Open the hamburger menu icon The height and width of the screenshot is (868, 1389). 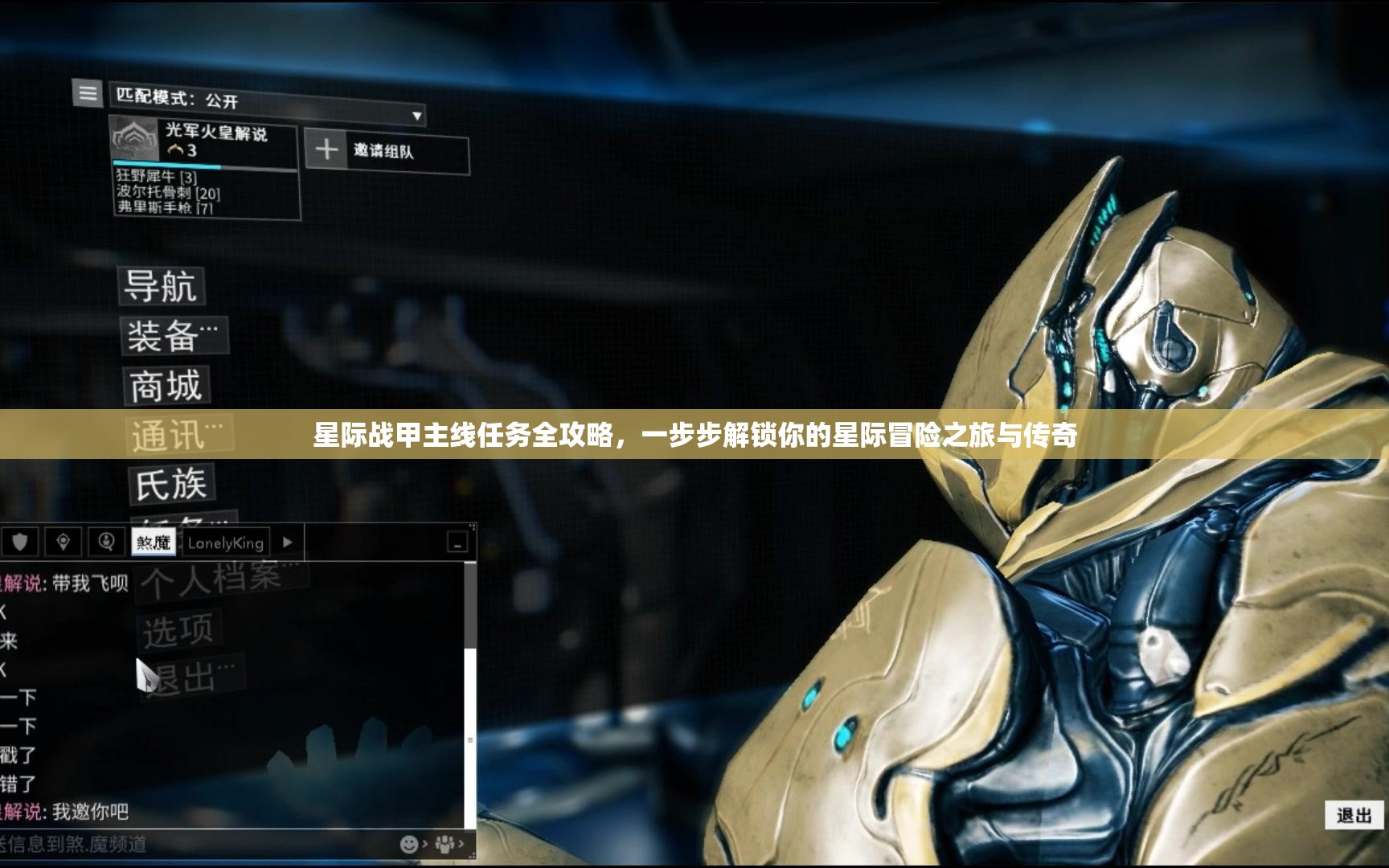click(88, 93)
